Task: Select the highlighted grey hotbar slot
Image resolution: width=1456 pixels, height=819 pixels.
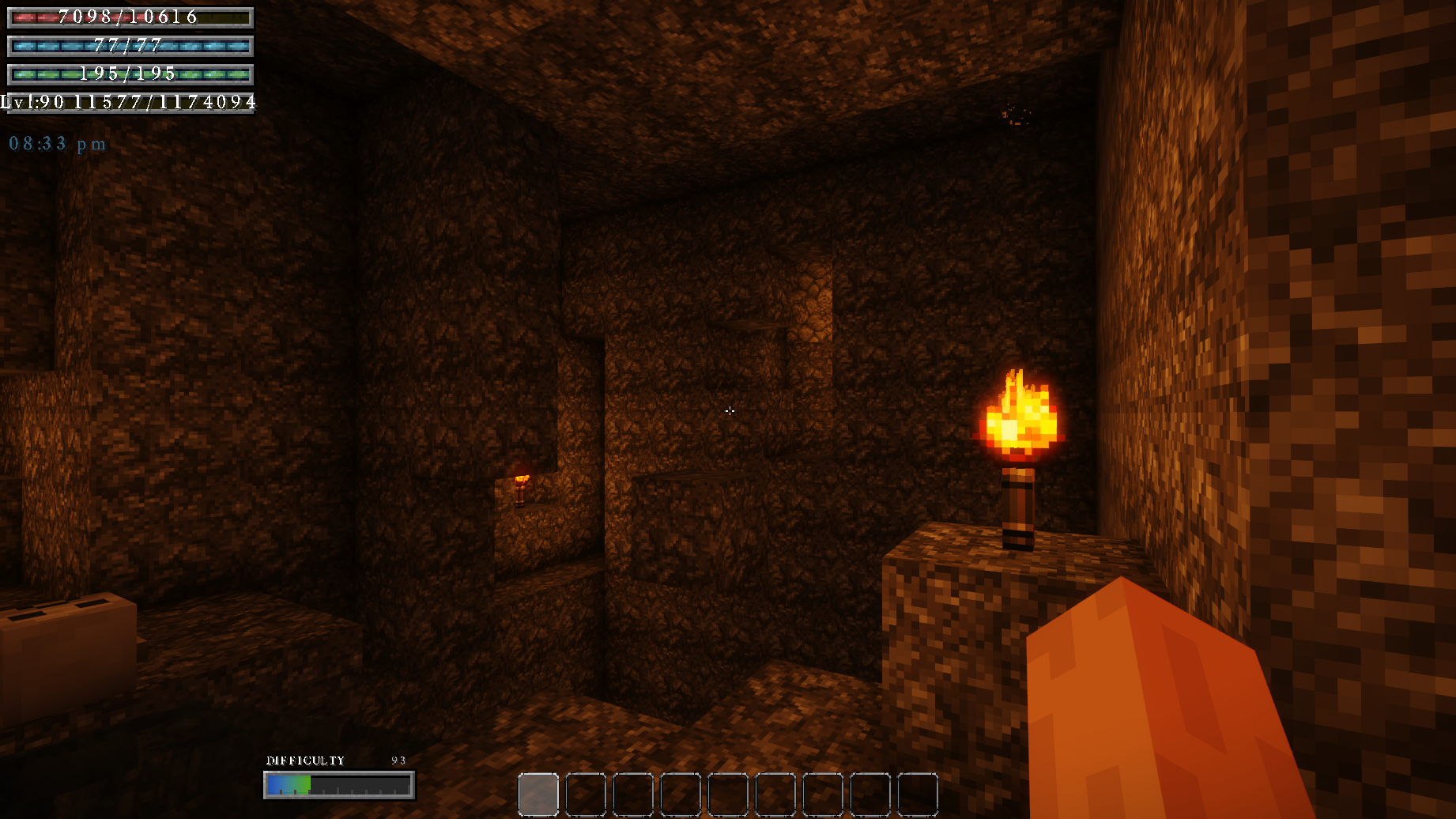Action: coord(538,794)
